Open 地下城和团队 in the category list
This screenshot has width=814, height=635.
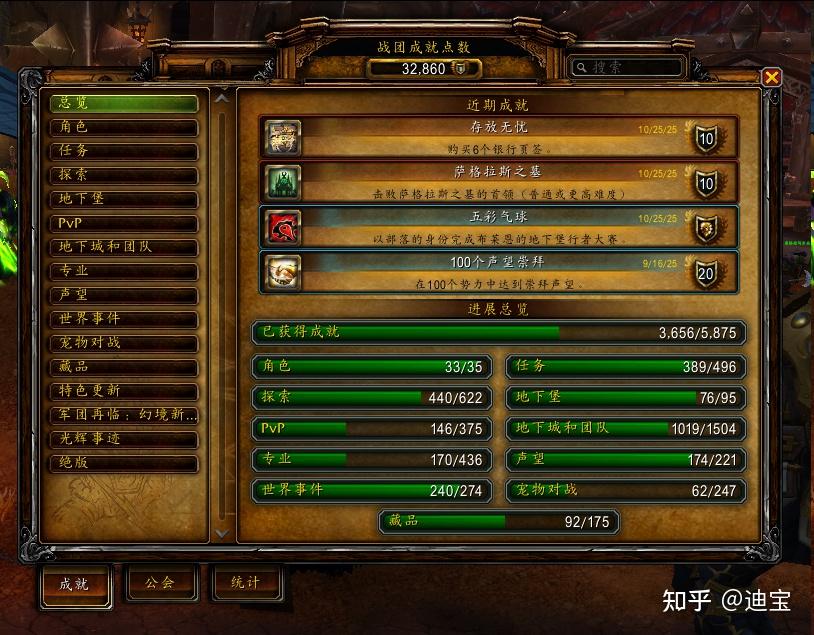click(x=124, y=247)
